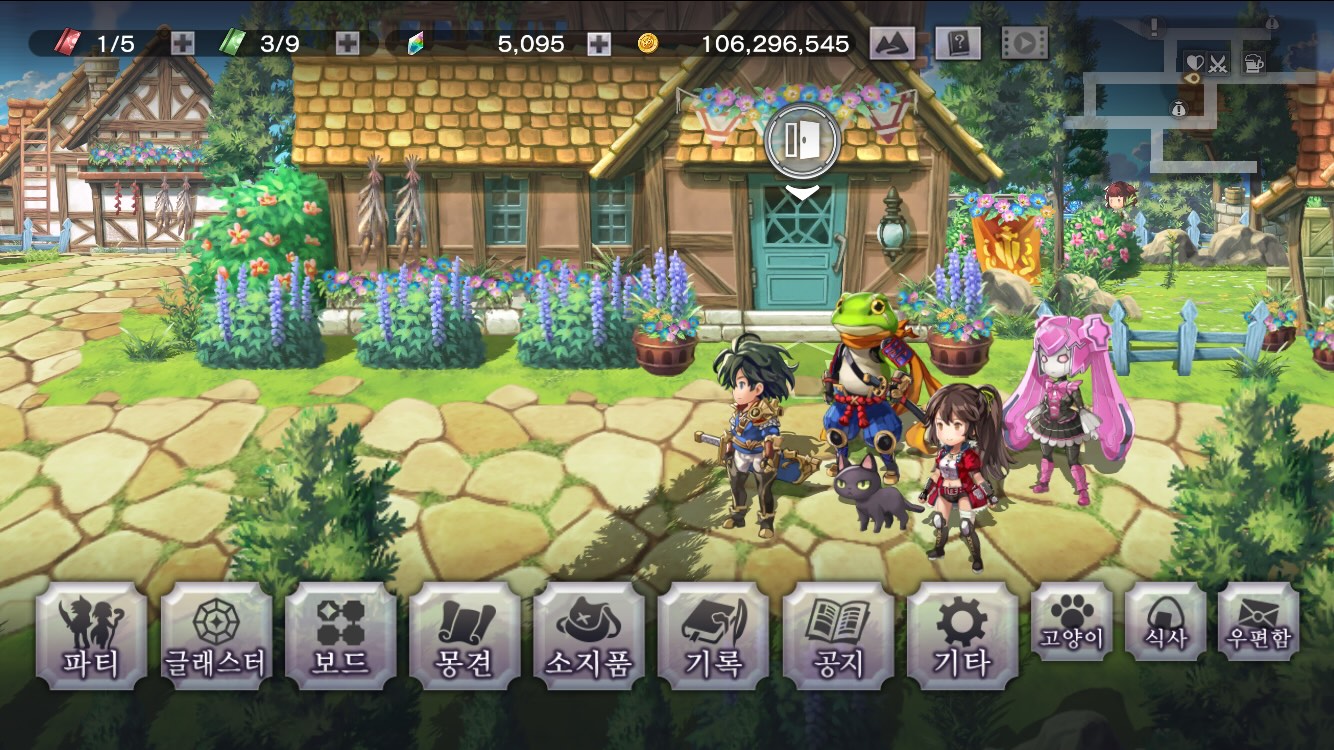Open the question mark help book
1334x750 pixels.
pos(957,43)
